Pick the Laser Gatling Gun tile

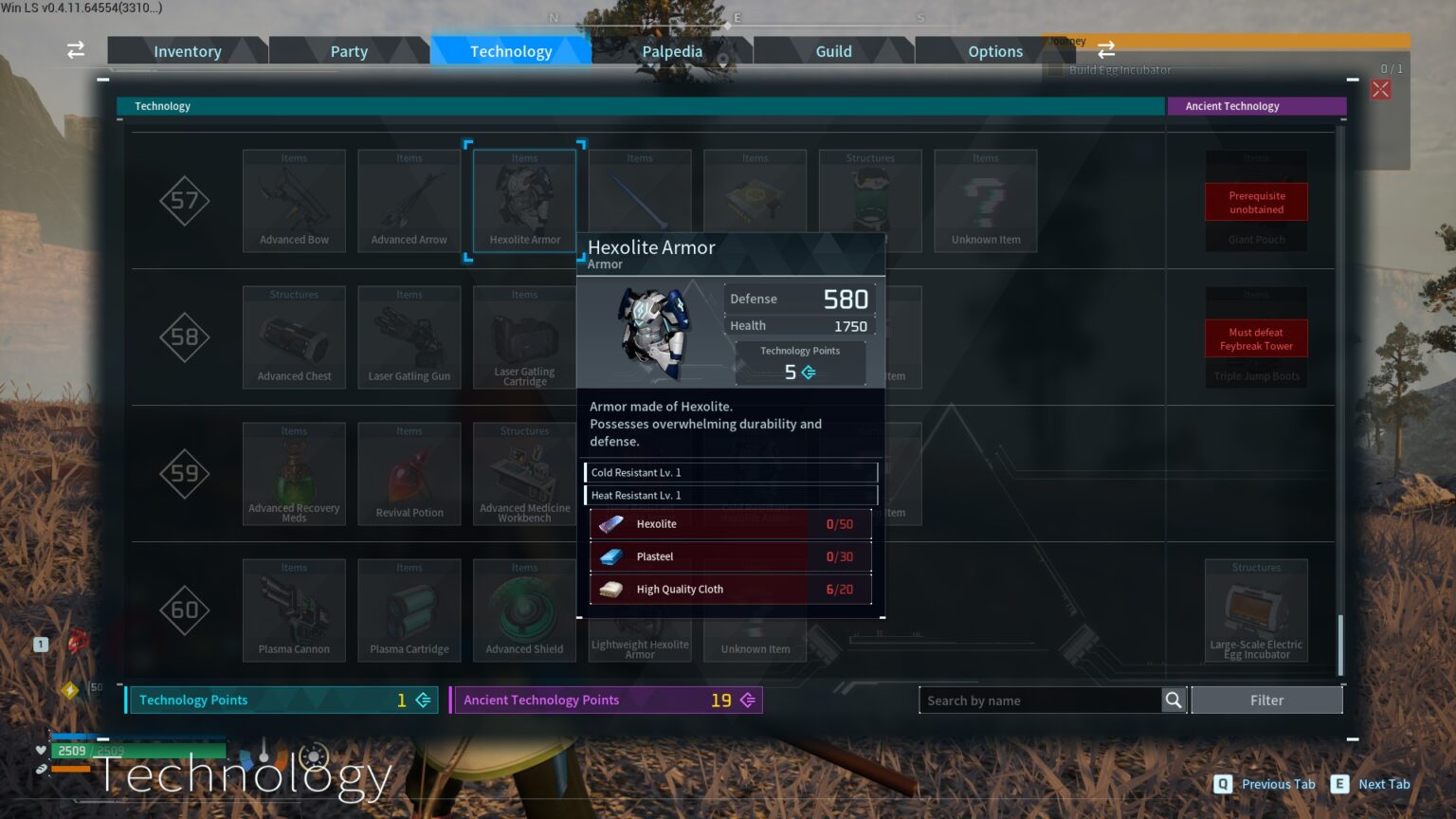tap(409, 337)
